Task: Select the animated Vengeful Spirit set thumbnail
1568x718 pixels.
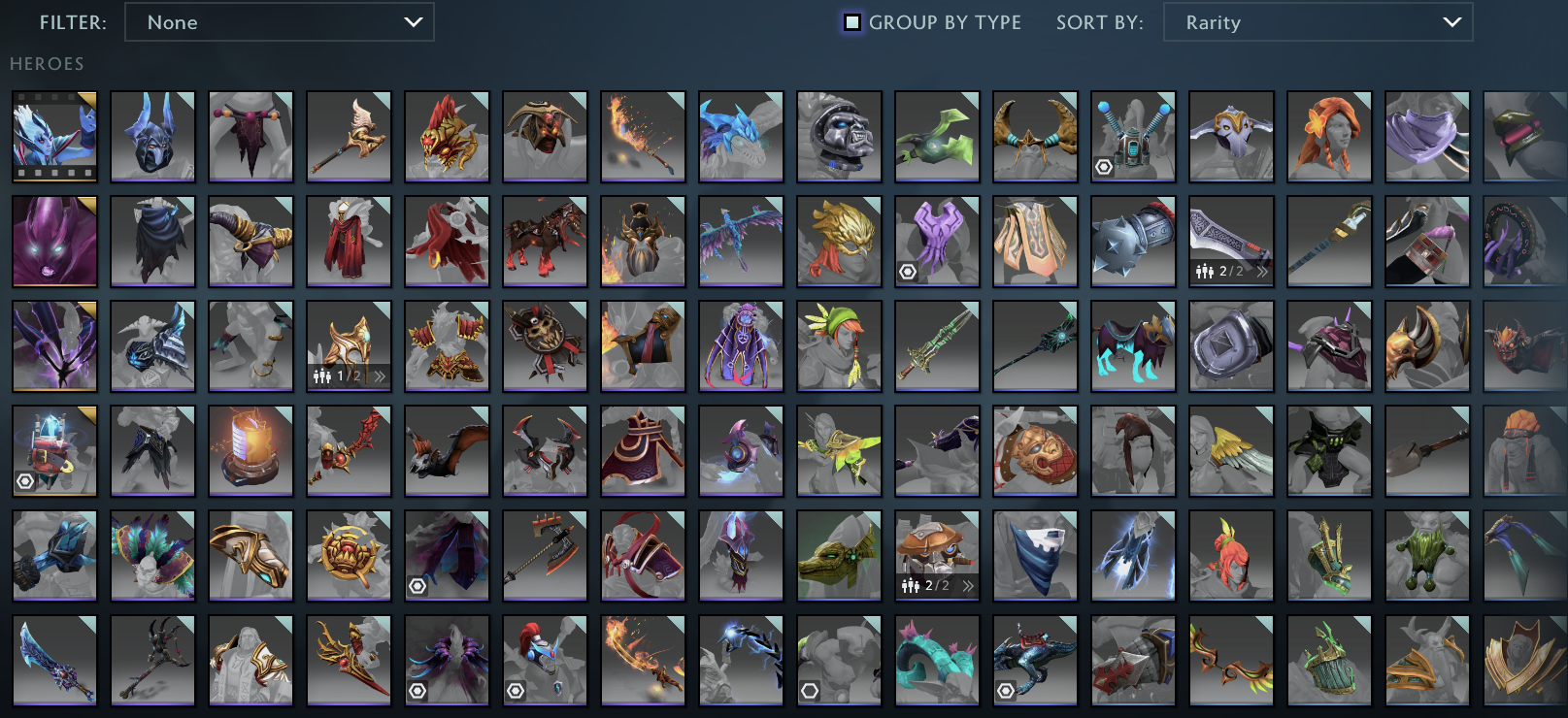Action: (x=53, y=136)
